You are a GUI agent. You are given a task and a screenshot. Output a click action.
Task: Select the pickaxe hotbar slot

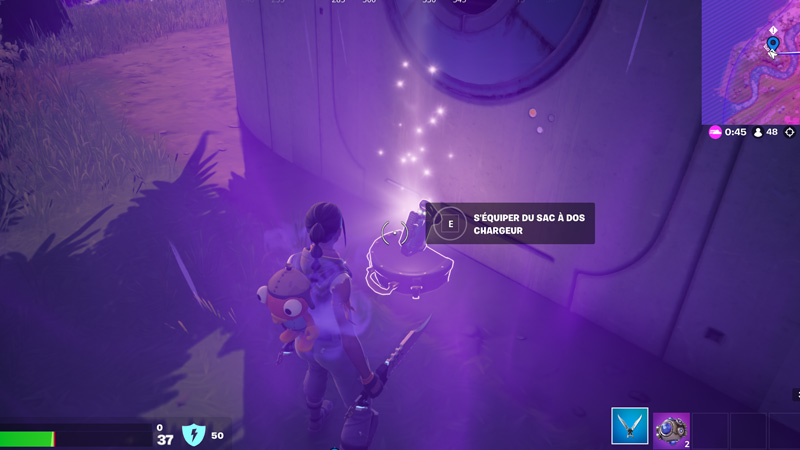coord(630,427)
